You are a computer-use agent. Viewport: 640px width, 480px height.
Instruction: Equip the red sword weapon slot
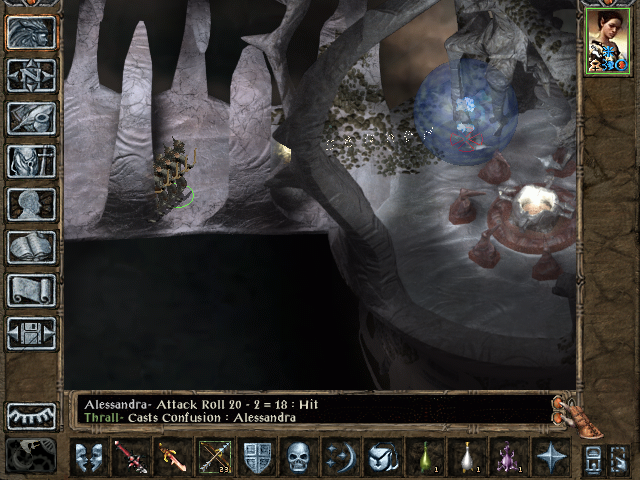point(130,457)
